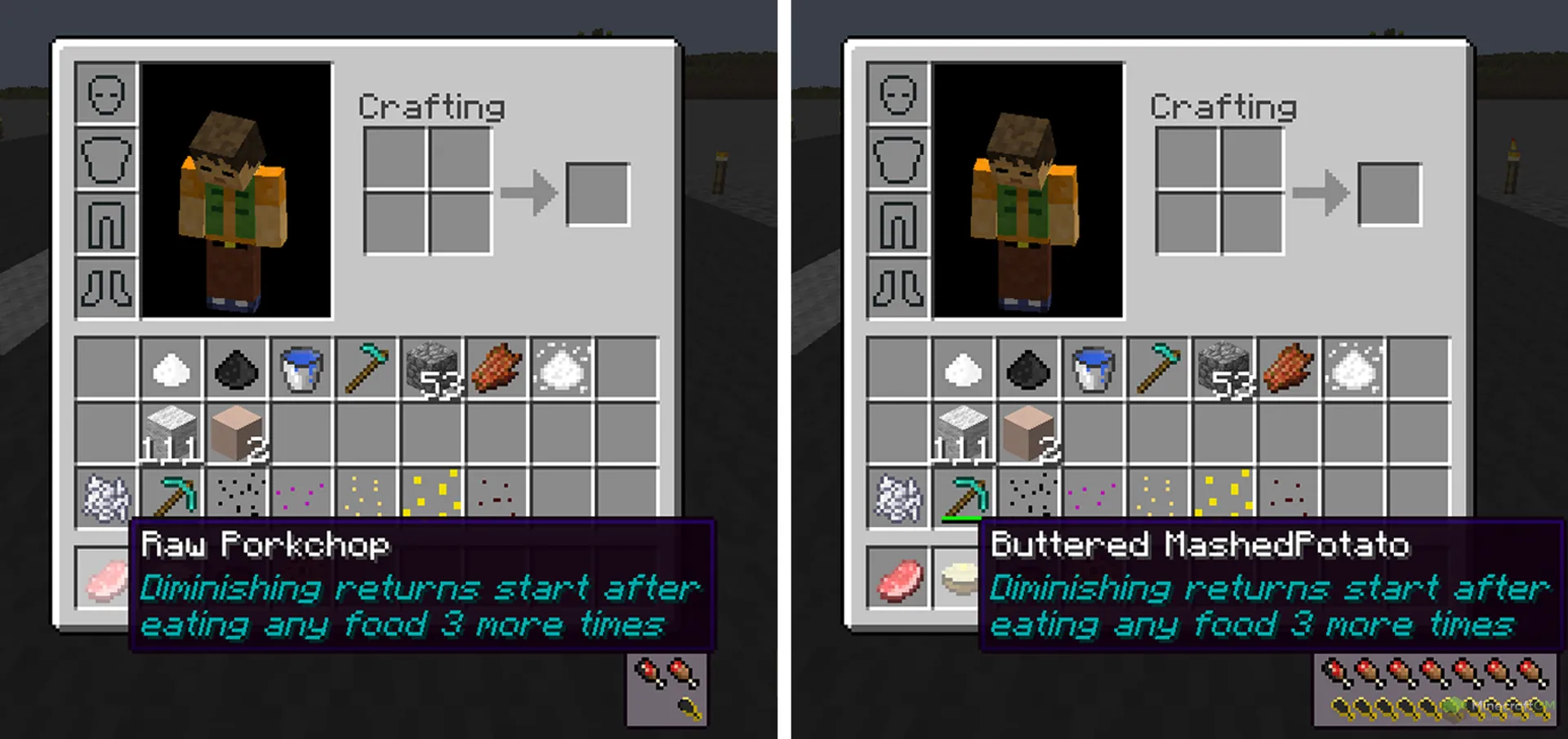Select the sparkling white powder in the right inventory

pyautogui.click(x=1354, y=368)
